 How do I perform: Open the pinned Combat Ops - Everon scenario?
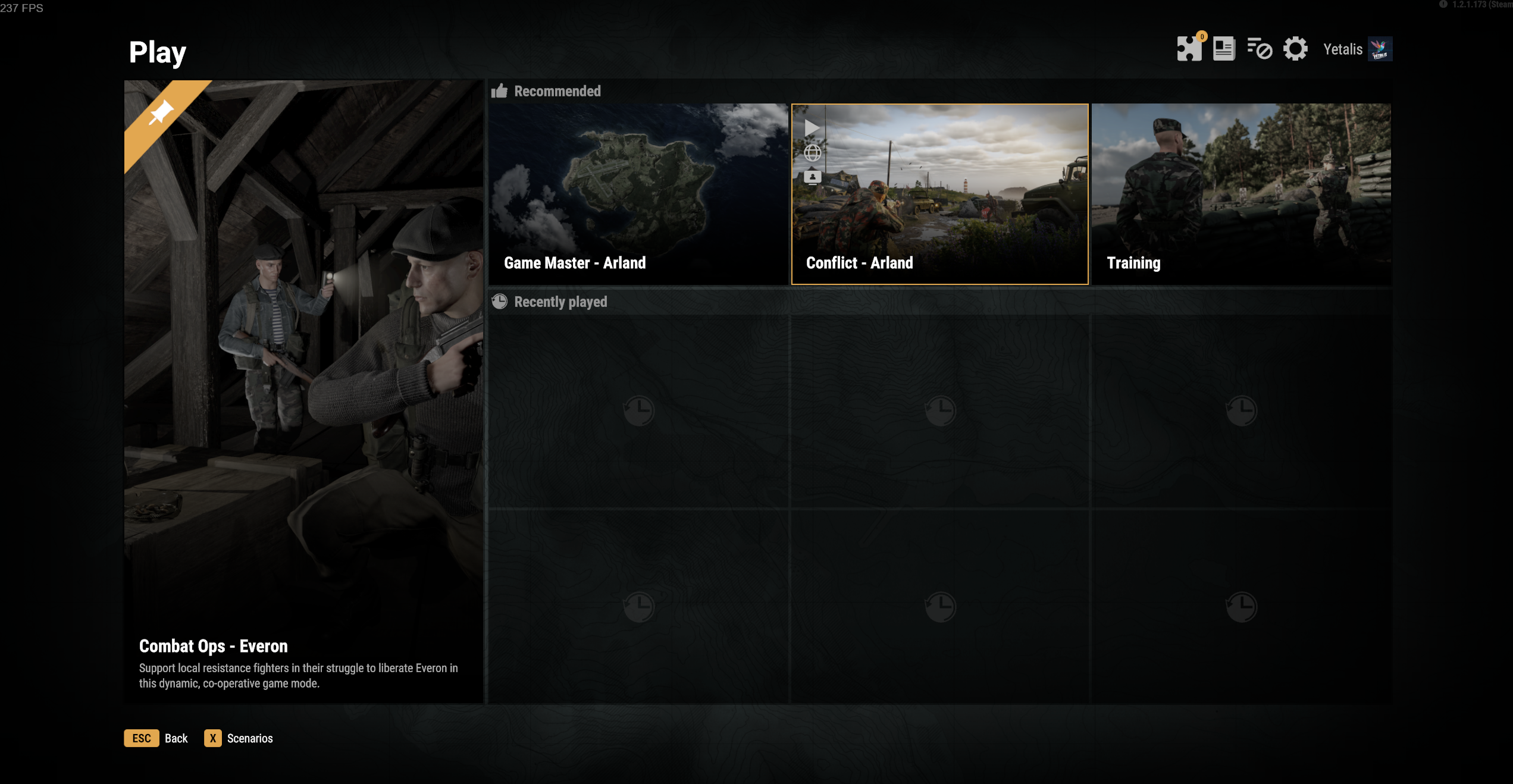[x=303, y=391]
